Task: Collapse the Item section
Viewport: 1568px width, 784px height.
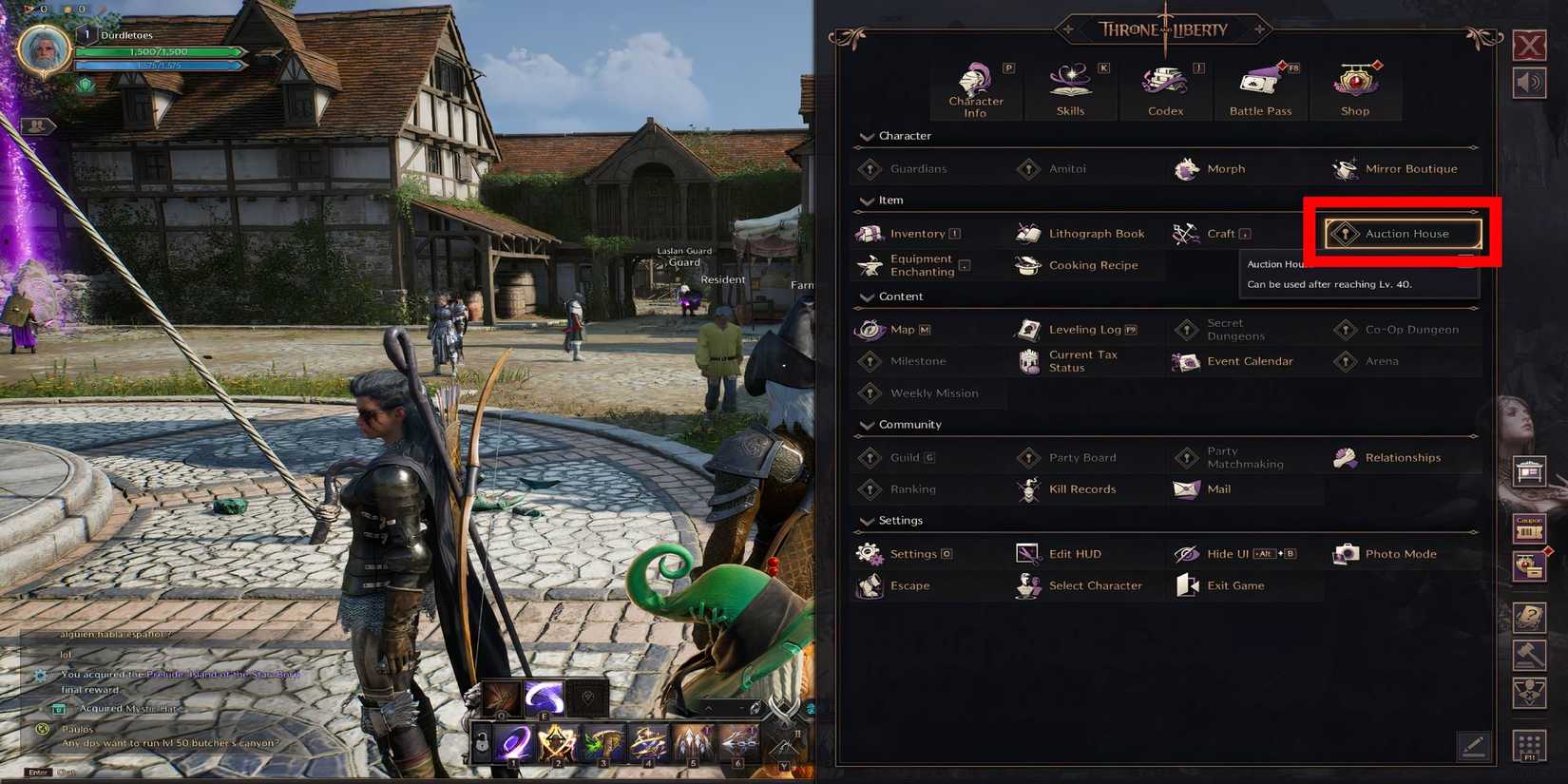Action: point(867,201)
